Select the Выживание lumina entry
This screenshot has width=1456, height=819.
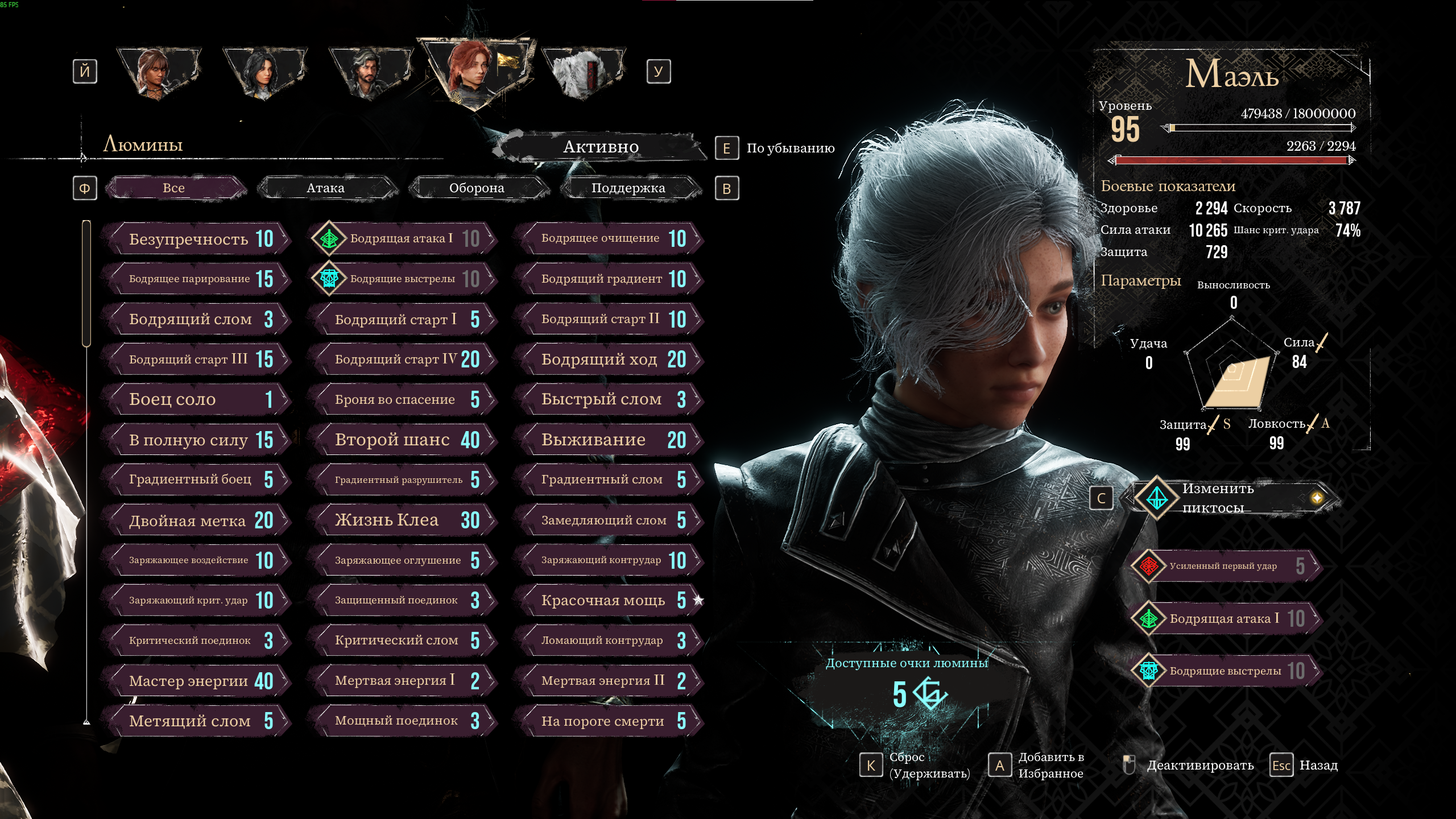point(609,440)
